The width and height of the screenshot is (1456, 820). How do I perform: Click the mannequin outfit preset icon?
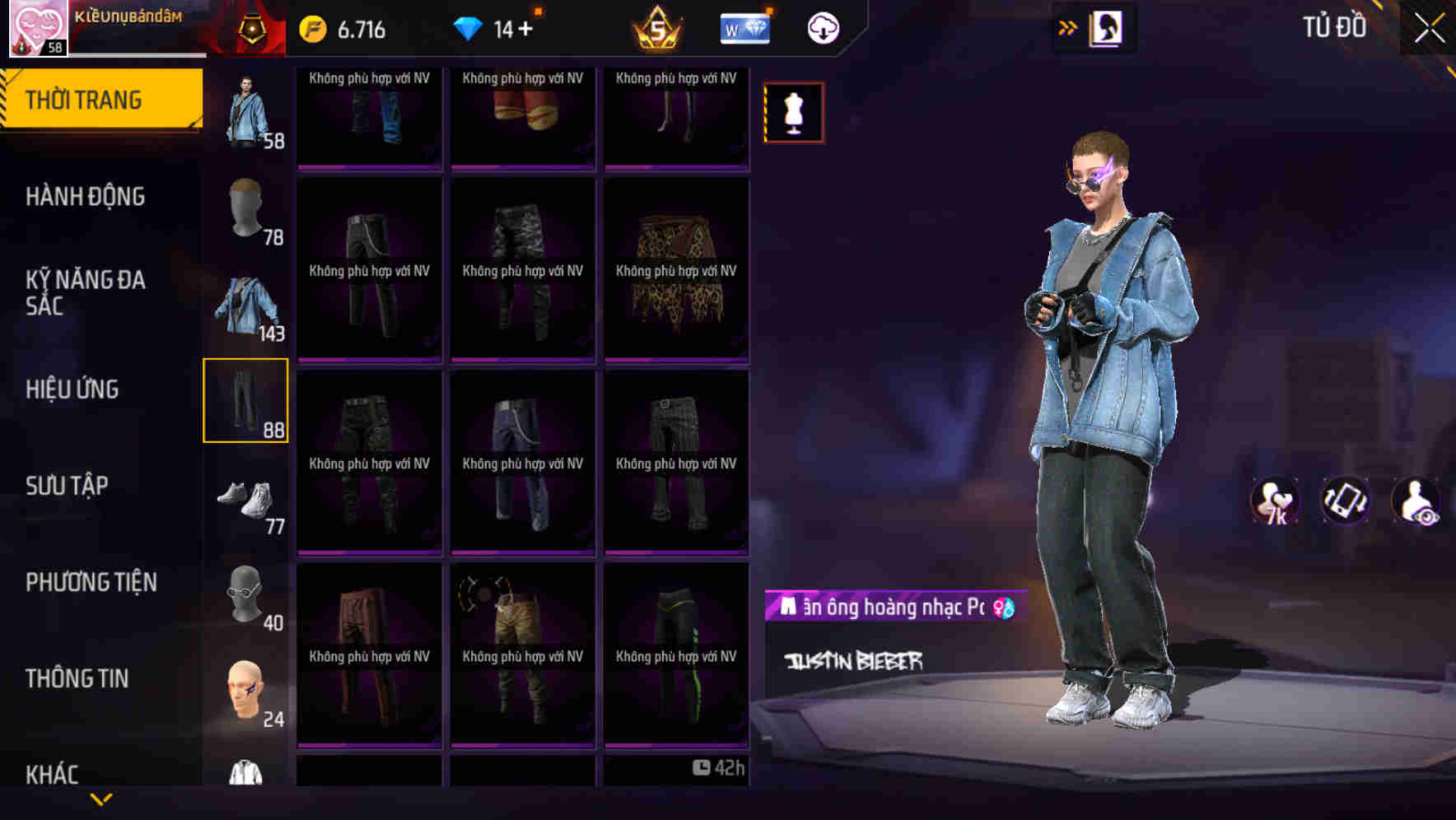[792, 112]
